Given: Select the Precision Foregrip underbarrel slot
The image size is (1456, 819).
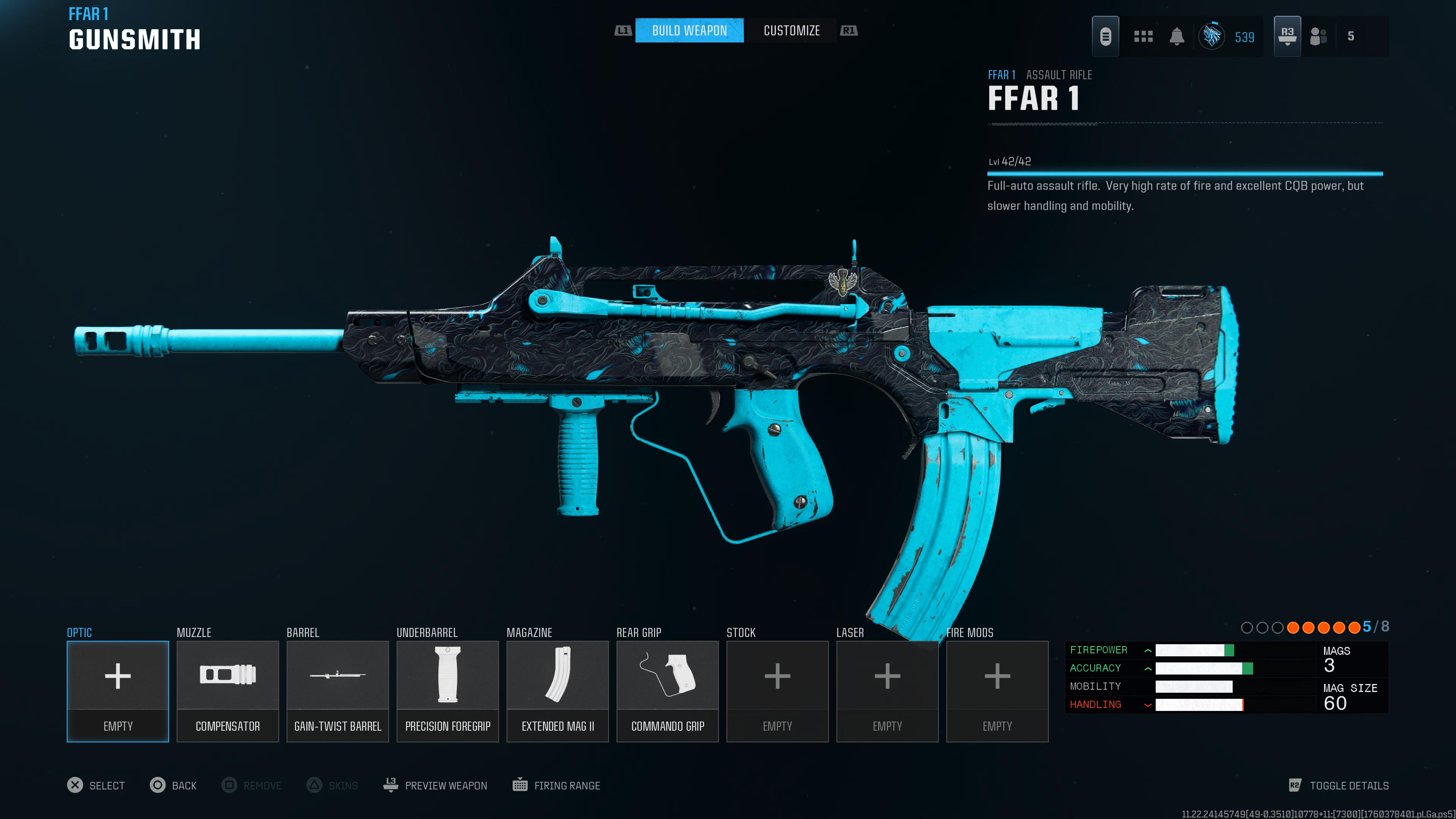Looking at the screenshot, I should point(448,691).
